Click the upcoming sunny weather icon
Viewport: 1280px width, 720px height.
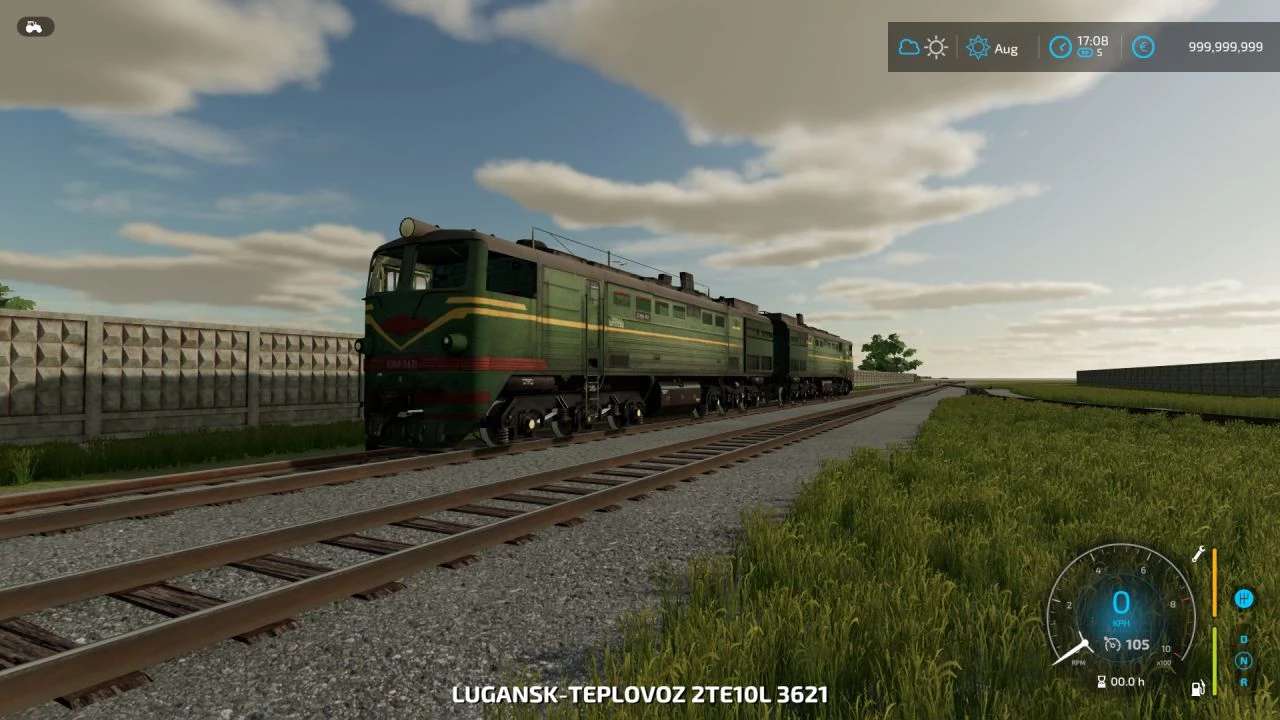click(935, 47)
